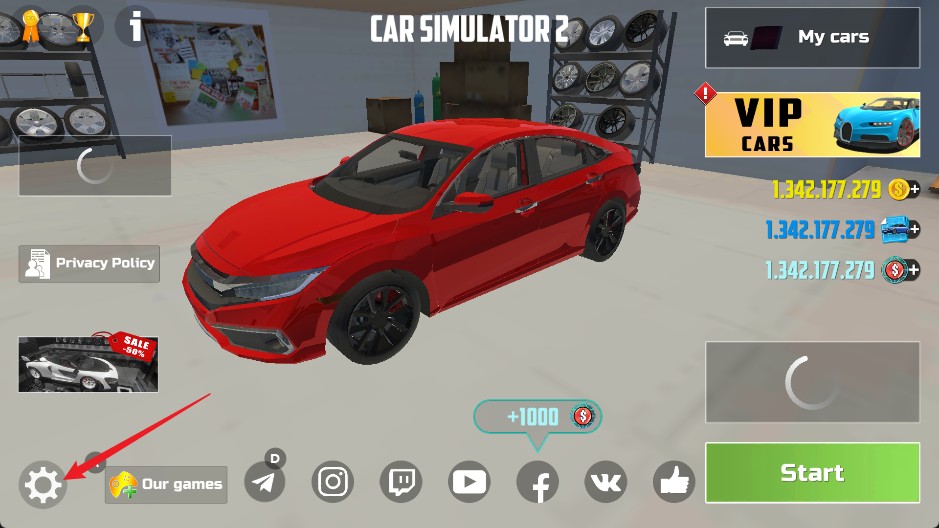The height and width of the screenshot is (528, 939).
Task: Open My cars garage
Action: 812,38
